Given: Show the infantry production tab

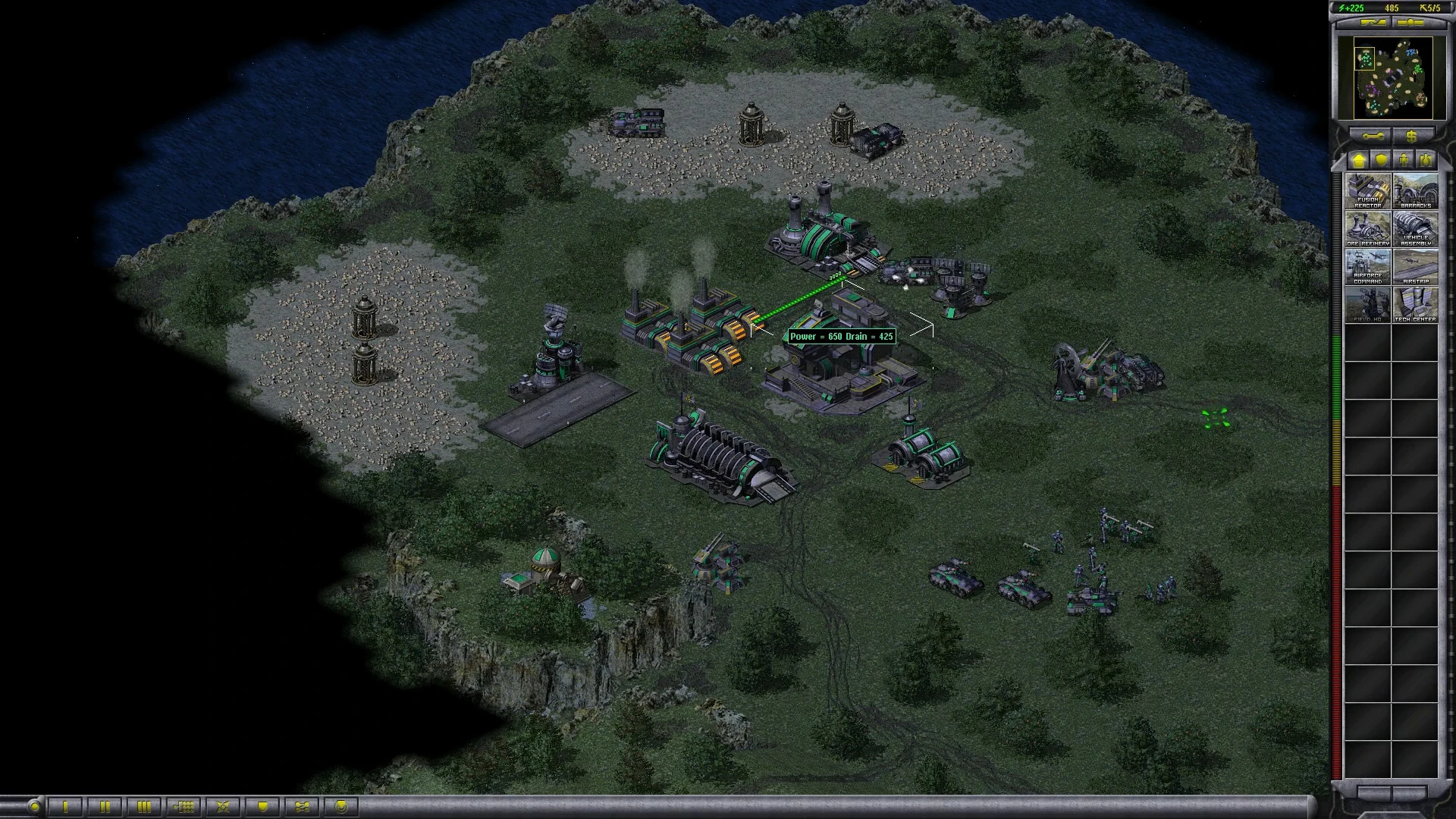Looking at the screenshot, I should [x=1404, y=160].
